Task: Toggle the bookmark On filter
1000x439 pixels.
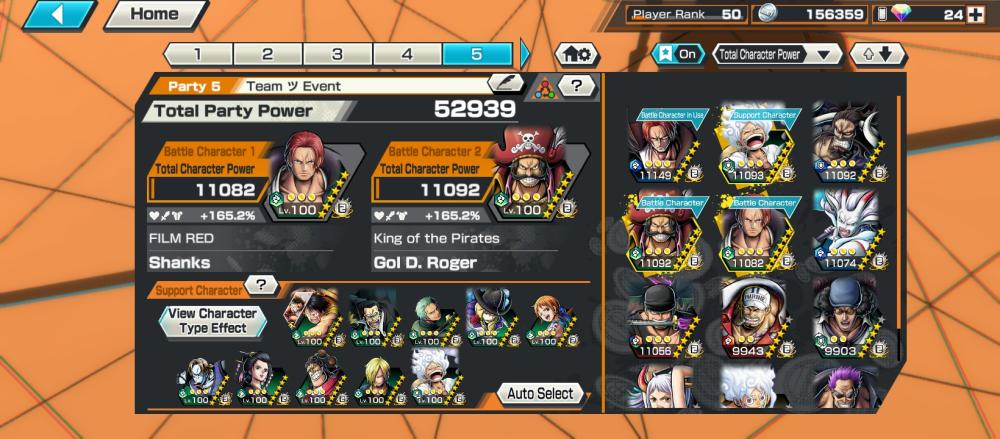Action: coord(679,54)
